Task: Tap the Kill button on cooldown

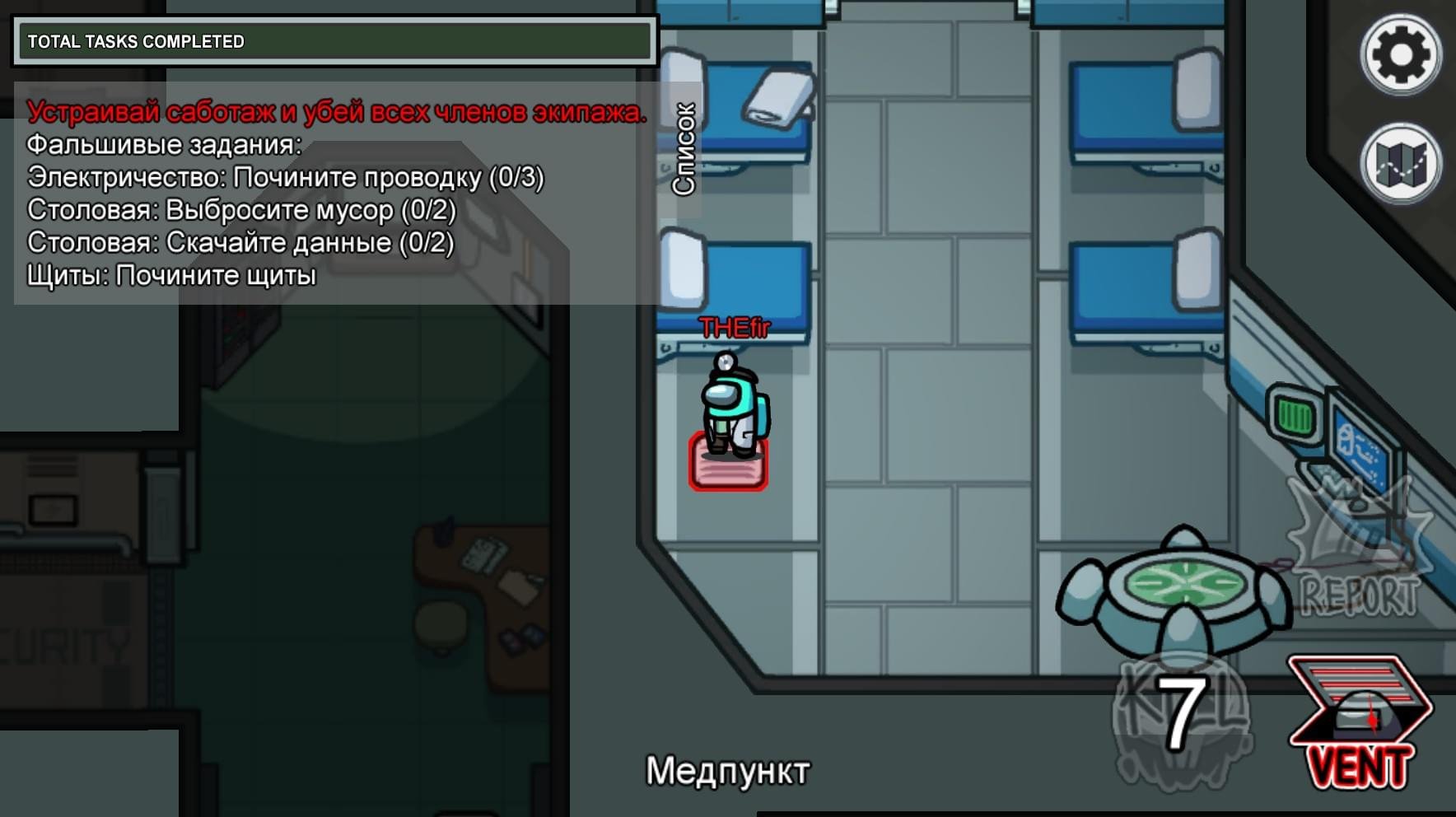Action: coord(1182,714)
